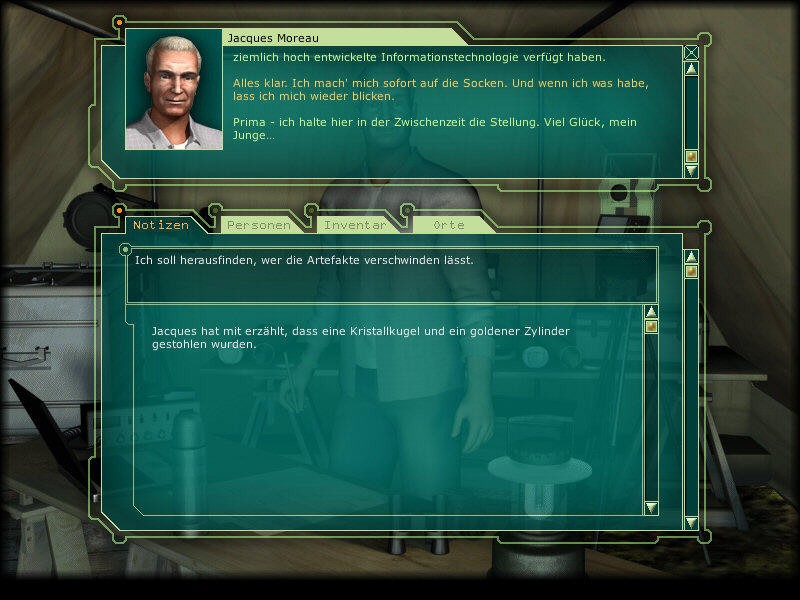Switch to the Notizen tab
Screen dimensions: 800x600
coord(160,225)
